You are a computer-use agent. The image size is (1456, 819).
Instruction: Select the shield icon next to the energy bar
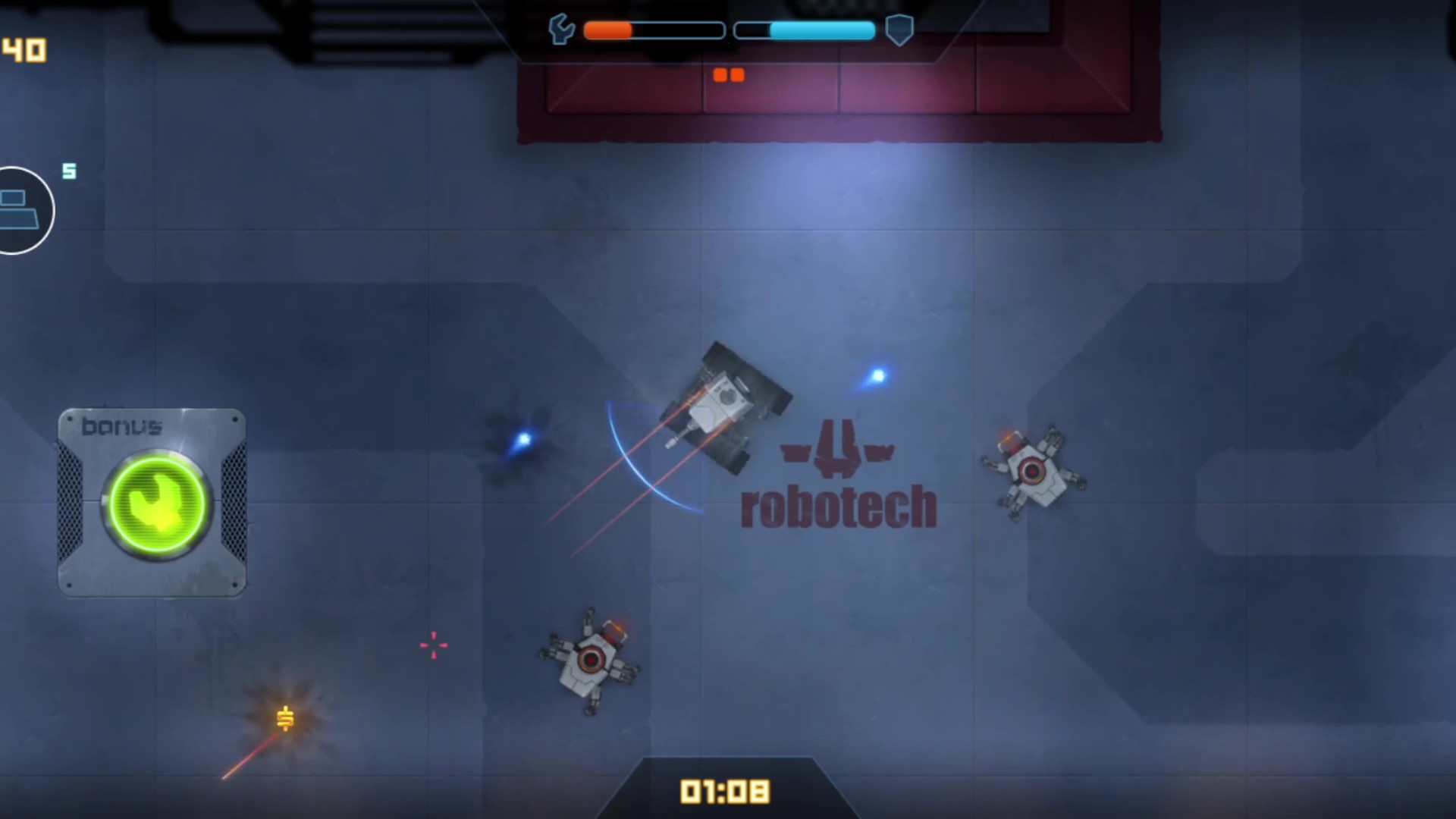tap(899, 31)
